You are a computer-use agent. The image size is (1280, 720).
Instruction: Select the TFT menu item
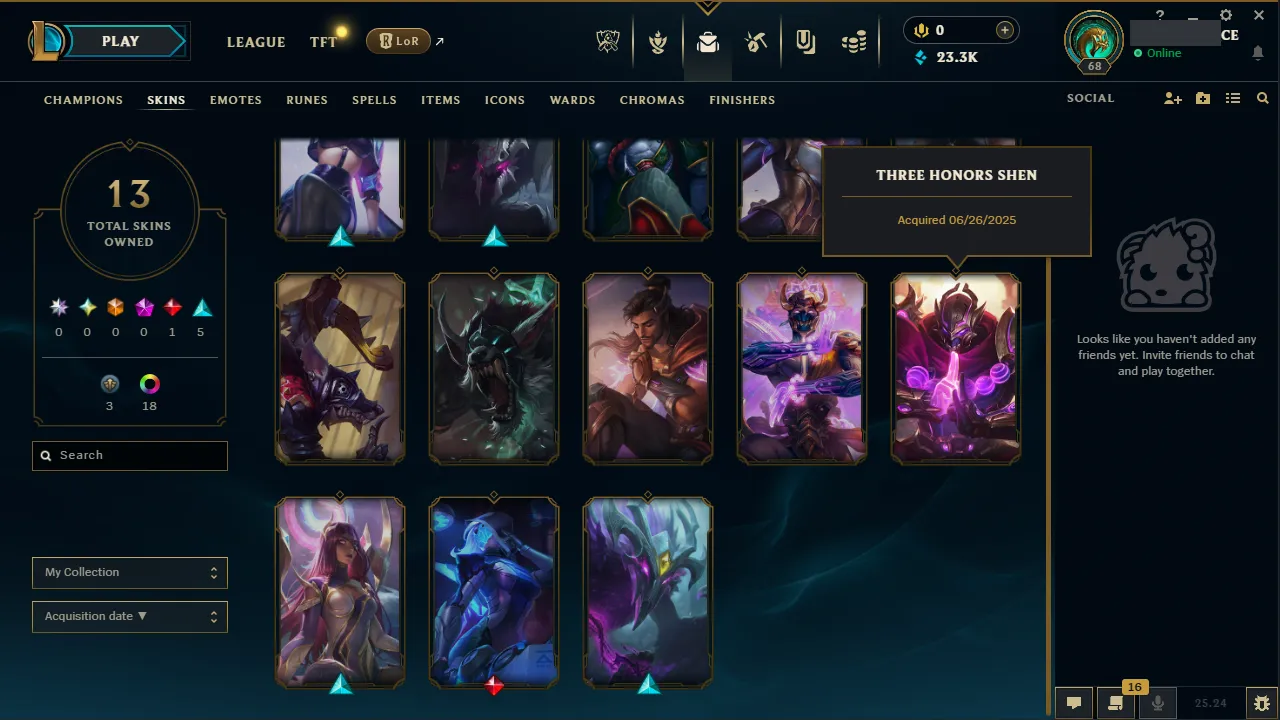322,42
